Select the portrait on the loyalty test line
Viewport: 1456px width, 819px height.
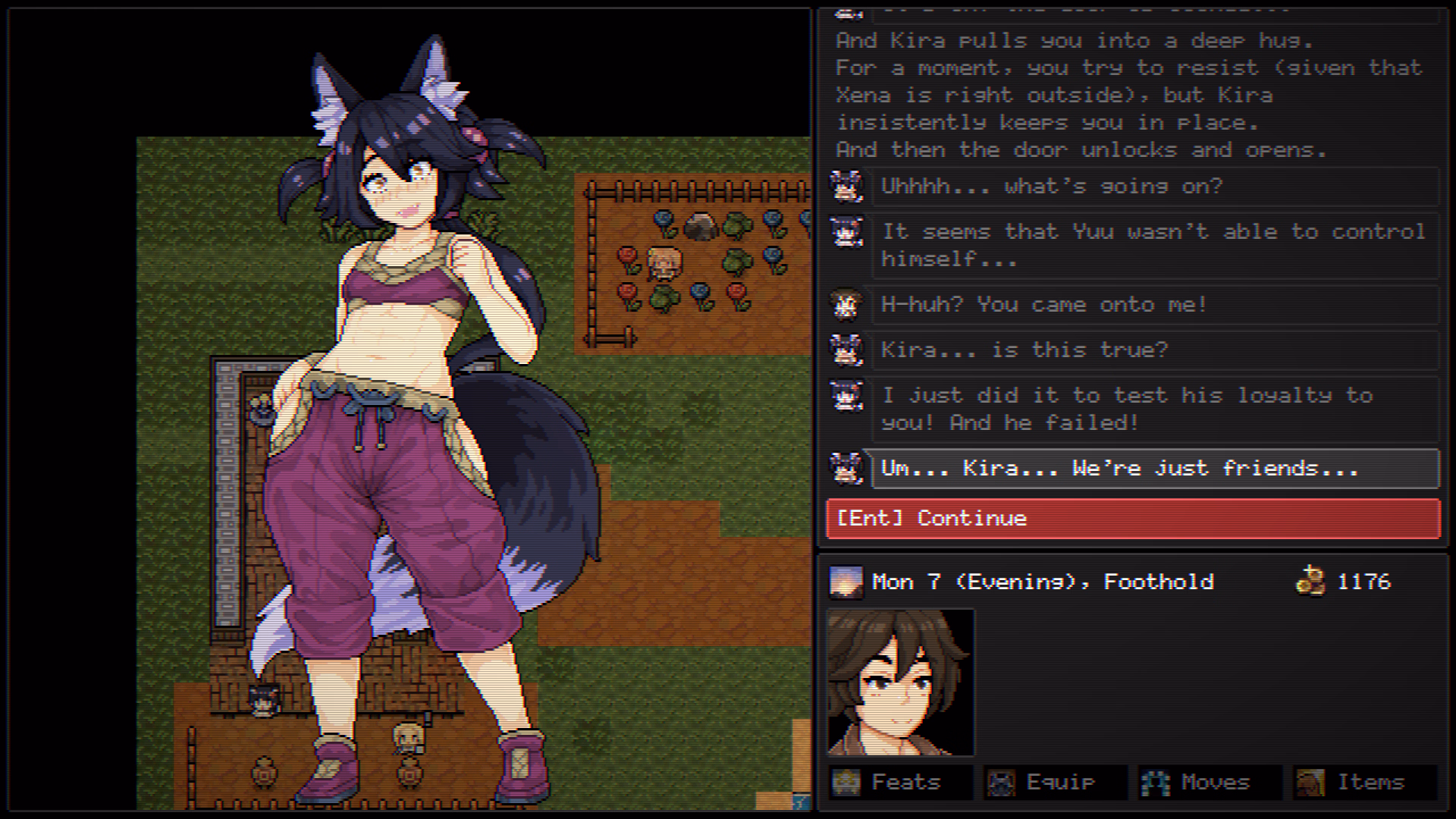click(x=847, y=395)
